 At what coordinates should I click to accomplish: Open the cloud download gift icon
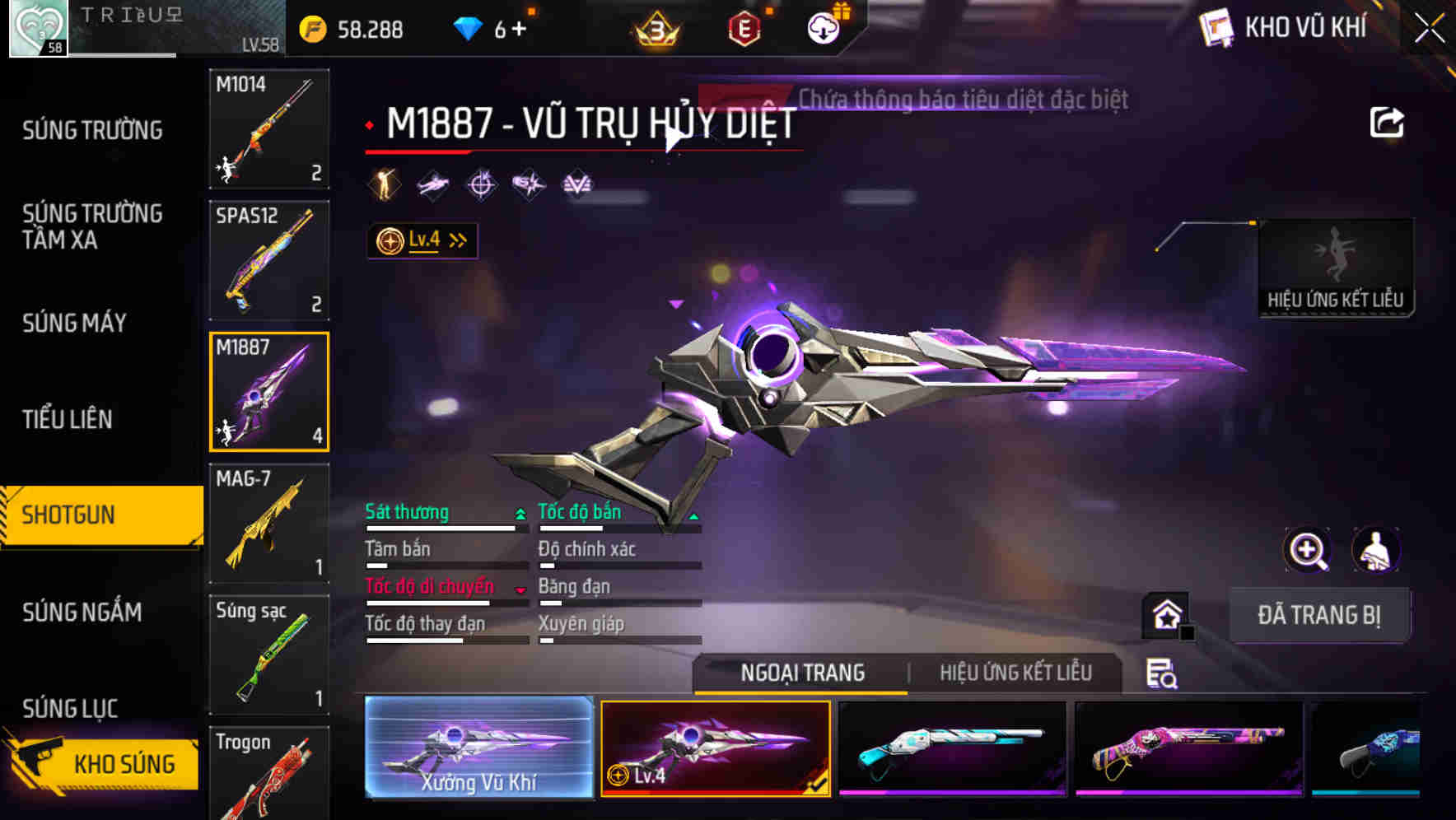click(824, 27)
